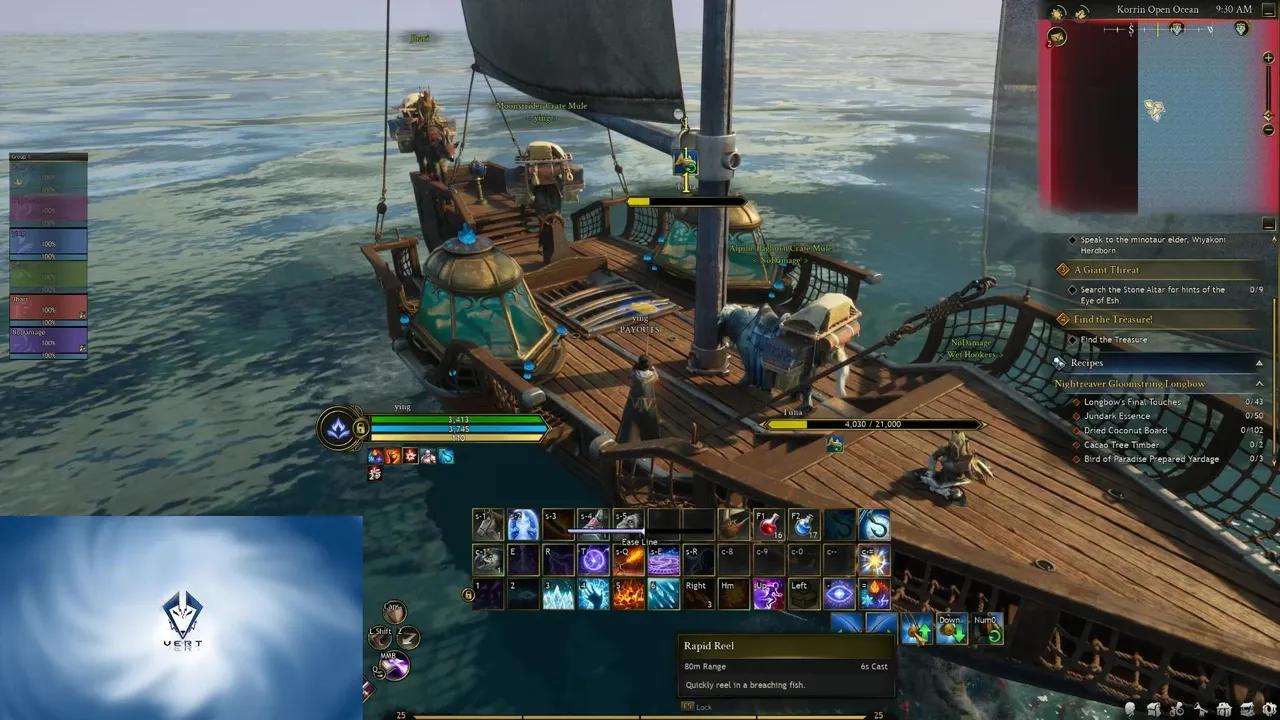Select the Rapid Reel fishing ability
Image resolution: width=1280 pixels, height=720 pixels.
point(875,525)
